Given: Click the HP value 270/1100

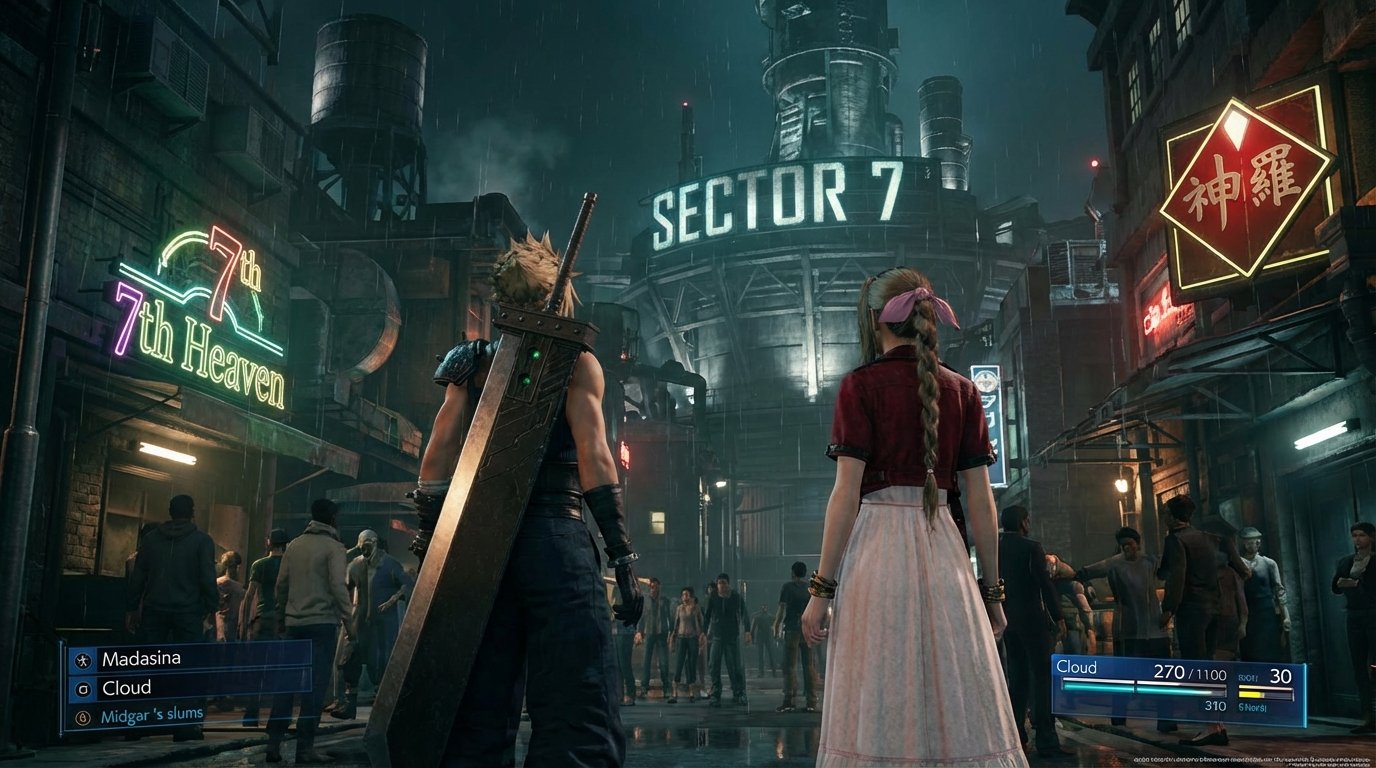Looking at the screenshot, I should coord(1190,673).
